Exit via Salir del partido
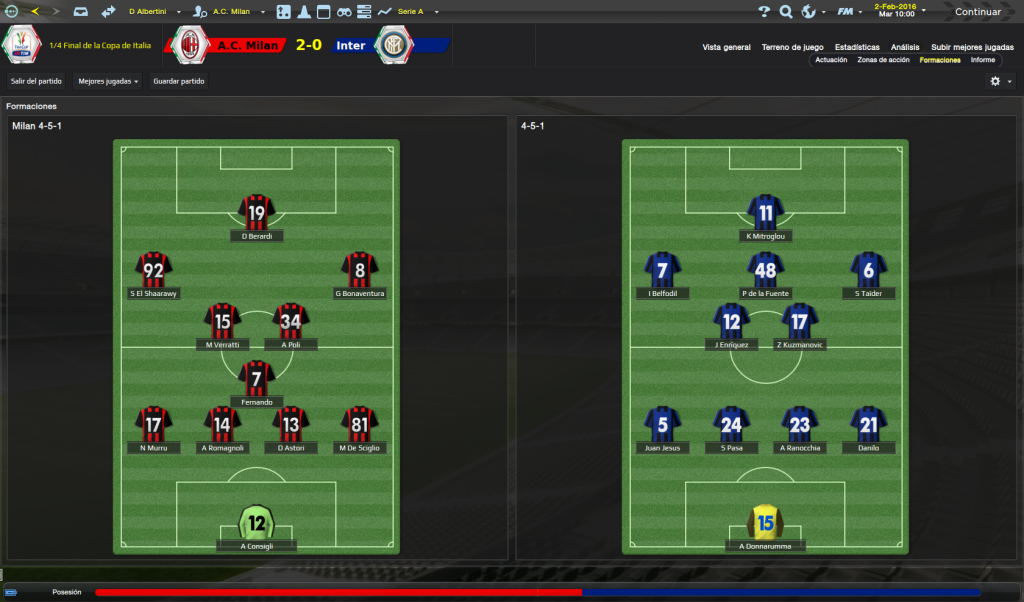Screen dimensions: 1024x602 pos(36,81)
